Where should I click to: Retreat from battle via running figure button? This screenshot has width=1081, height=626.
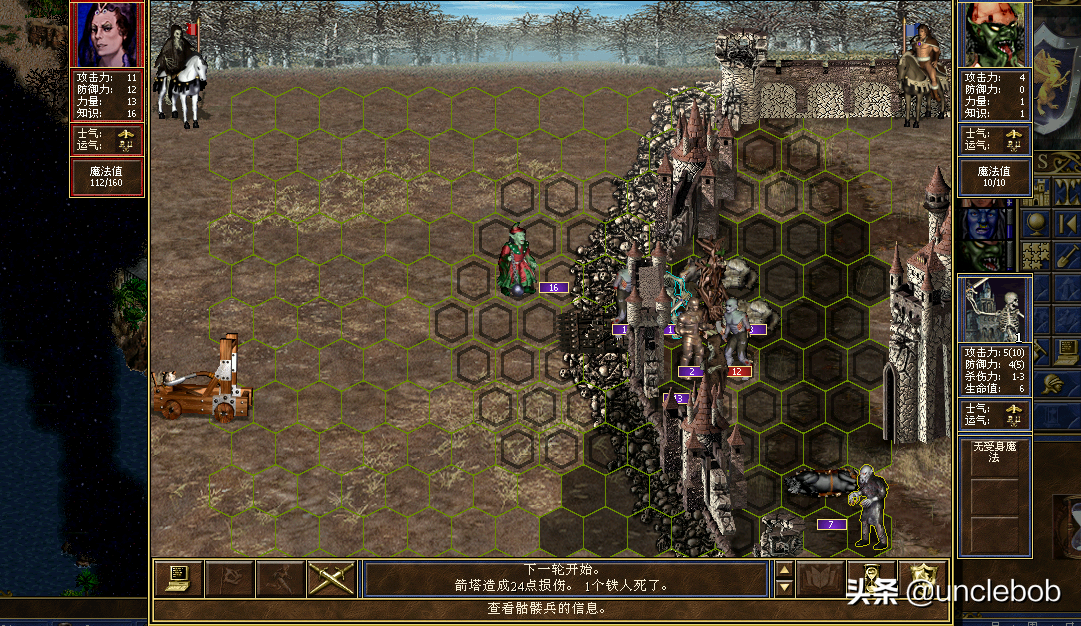tap(280, 579)
